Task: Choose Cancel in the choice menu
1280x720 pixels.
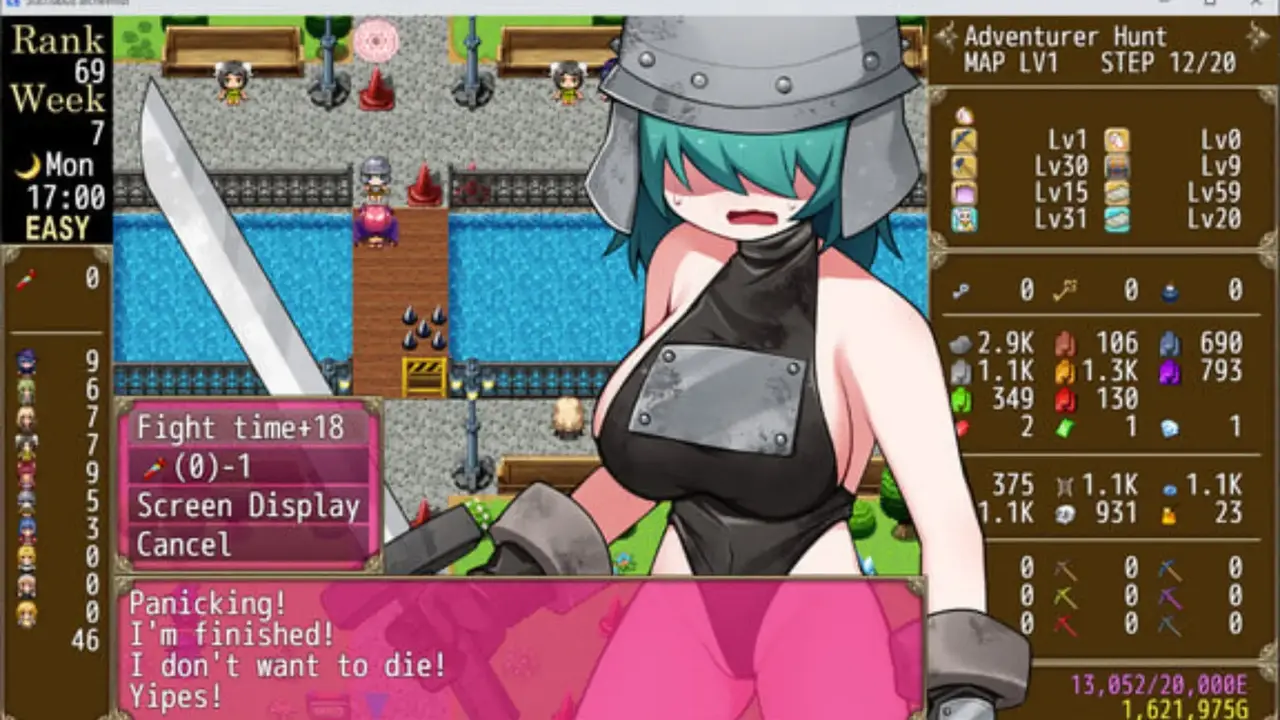Action: [184, 545]
